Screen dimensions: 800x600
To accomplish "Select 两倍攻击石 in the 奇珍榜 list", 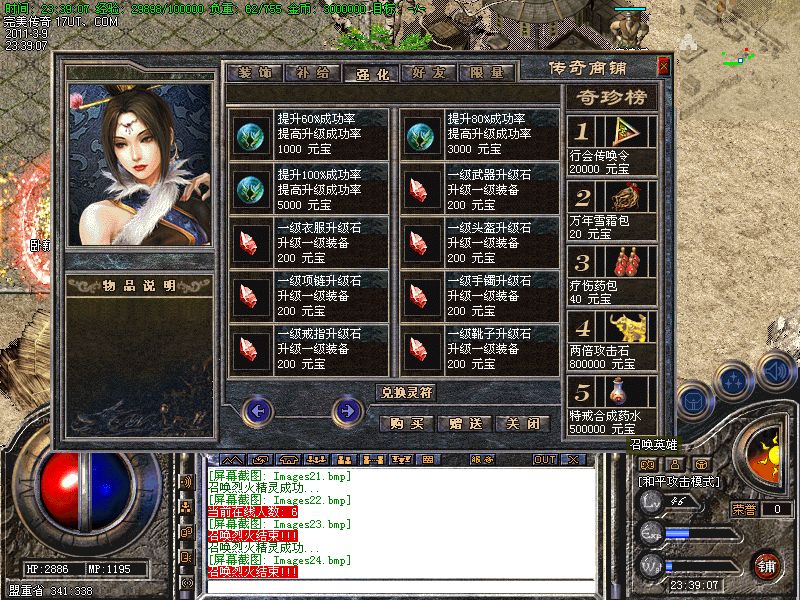I will coord(612,340).
